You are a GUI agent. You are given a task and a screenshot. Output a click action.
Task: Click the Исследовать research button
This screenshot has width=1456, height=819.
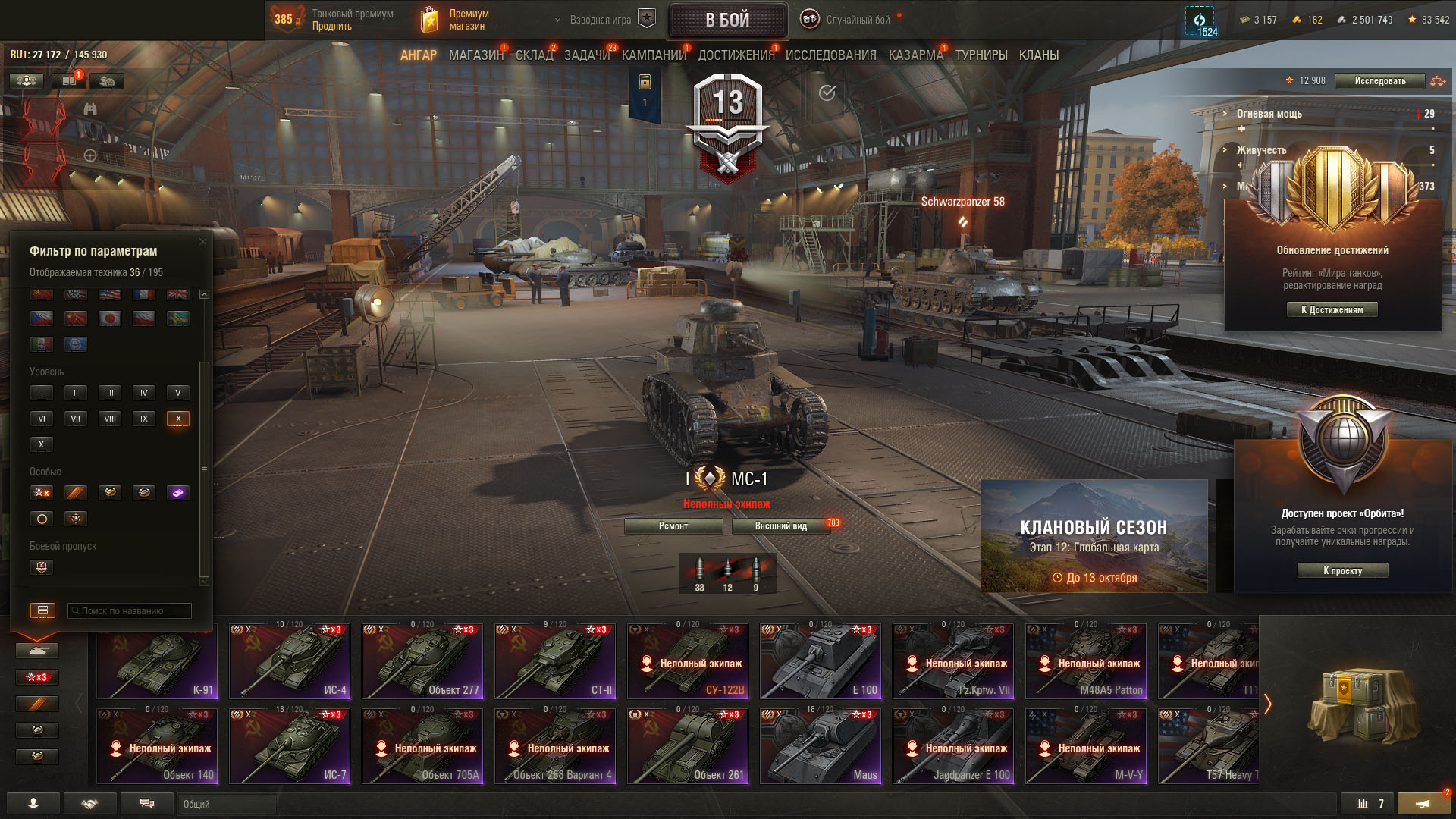point(1379,81)
